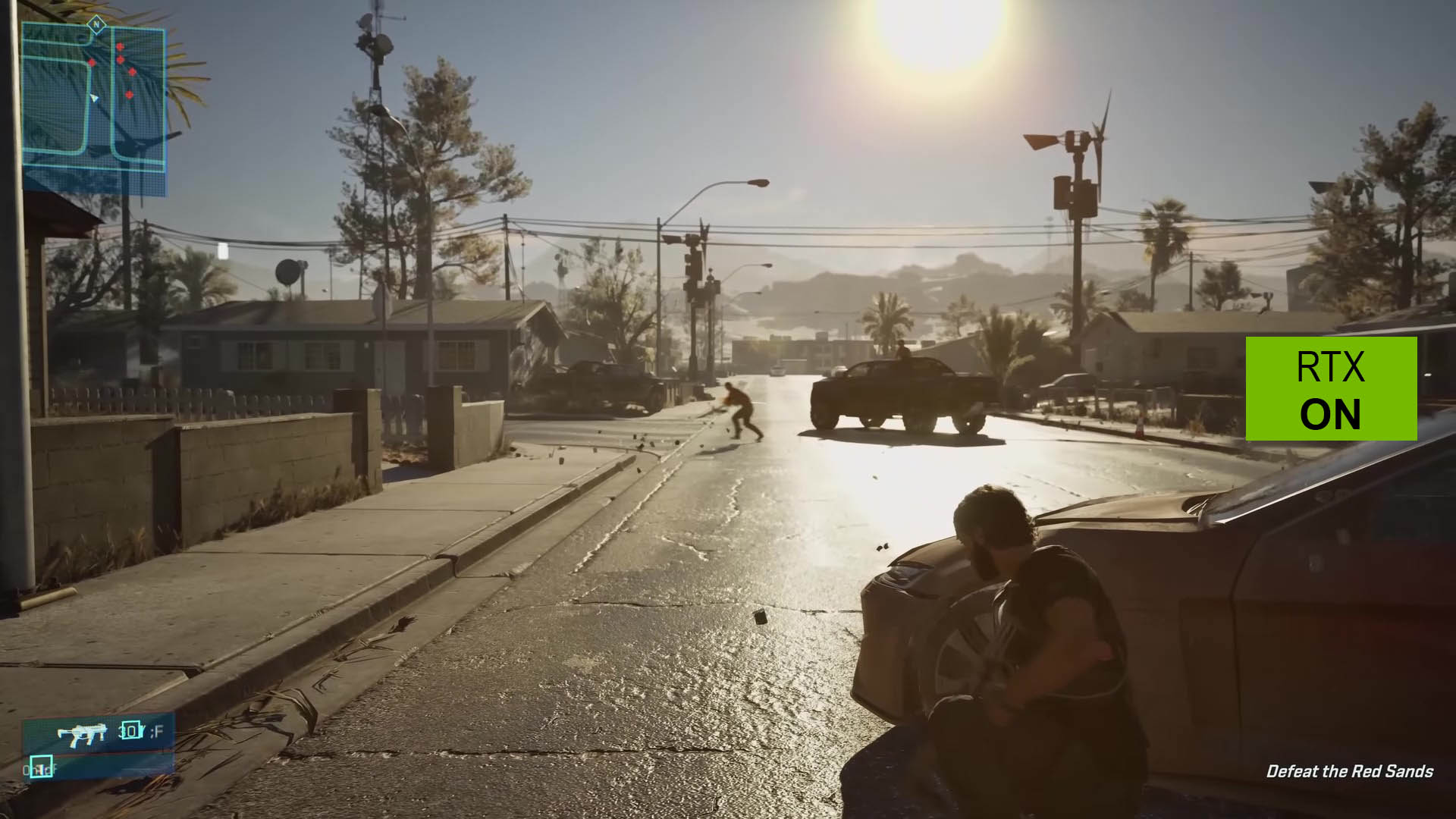Click the green RTX ON badge
The width and height of the screenshot is (1456, 819).
(1331, 389)
